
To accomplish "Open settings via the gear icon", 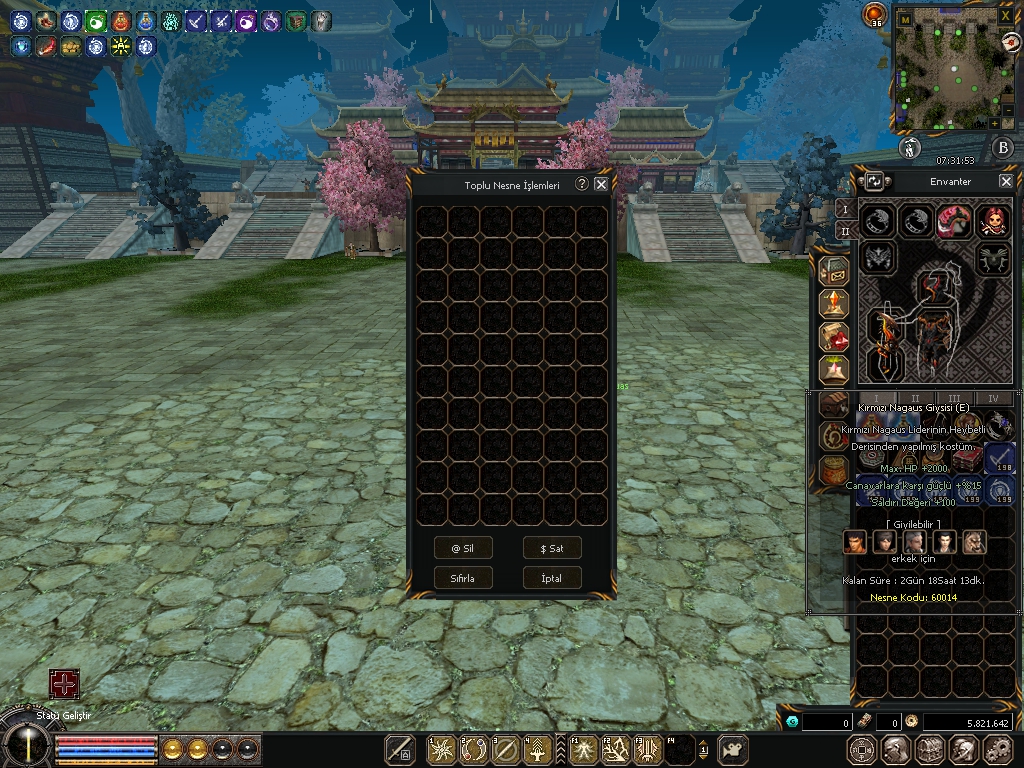I will click(x=997, y=748).
